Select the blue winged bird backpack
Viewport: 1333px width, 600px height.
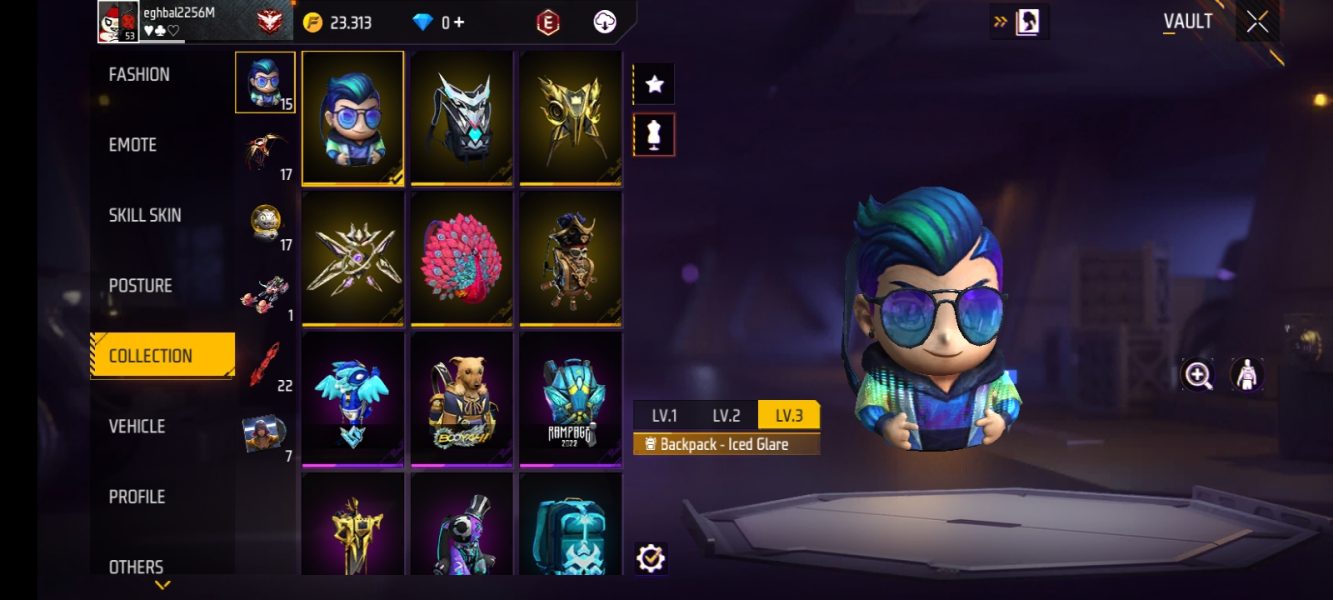pos(353,399)
